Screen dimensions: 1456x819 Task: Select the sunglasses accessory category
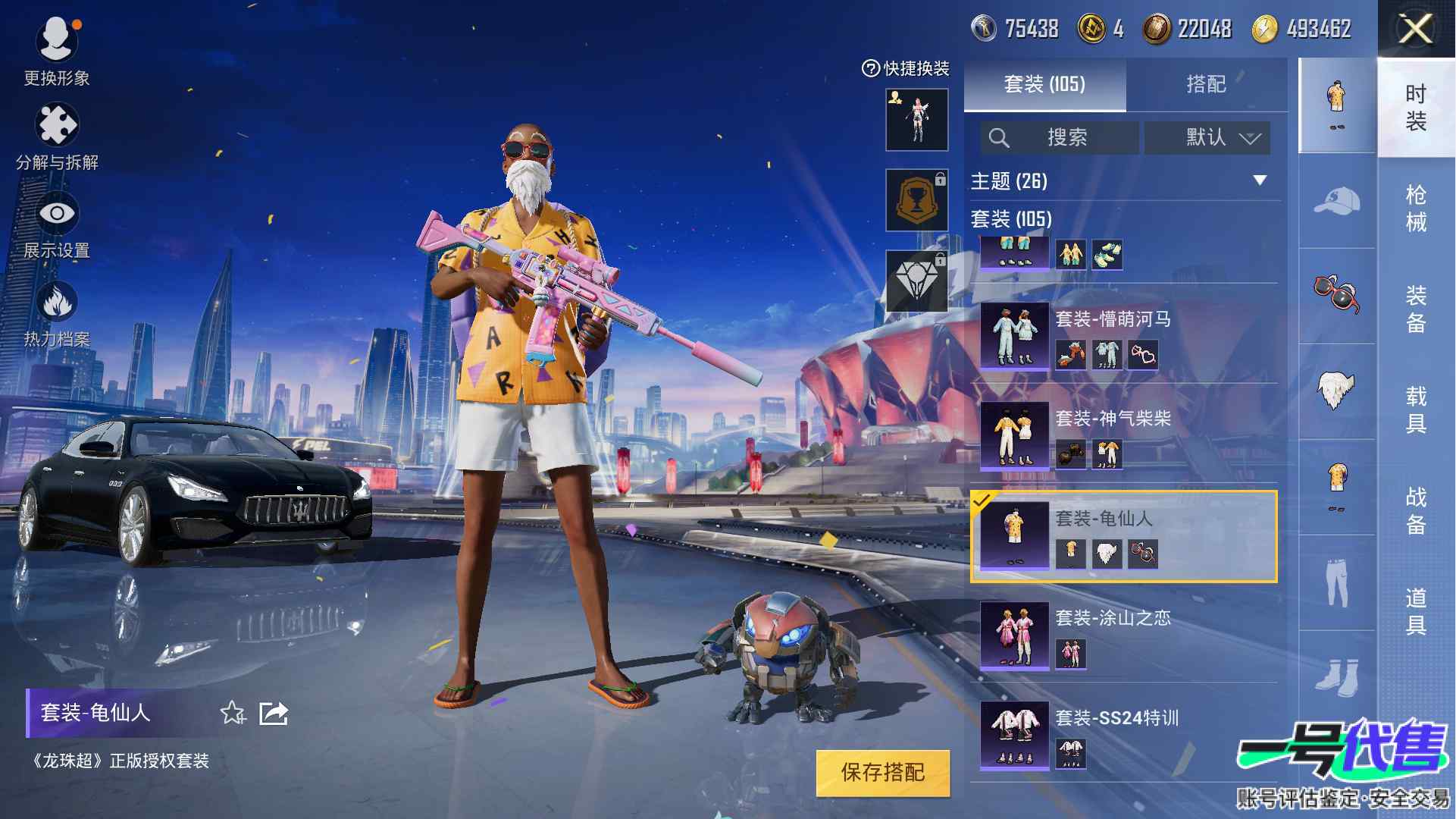click(1336, 294)
